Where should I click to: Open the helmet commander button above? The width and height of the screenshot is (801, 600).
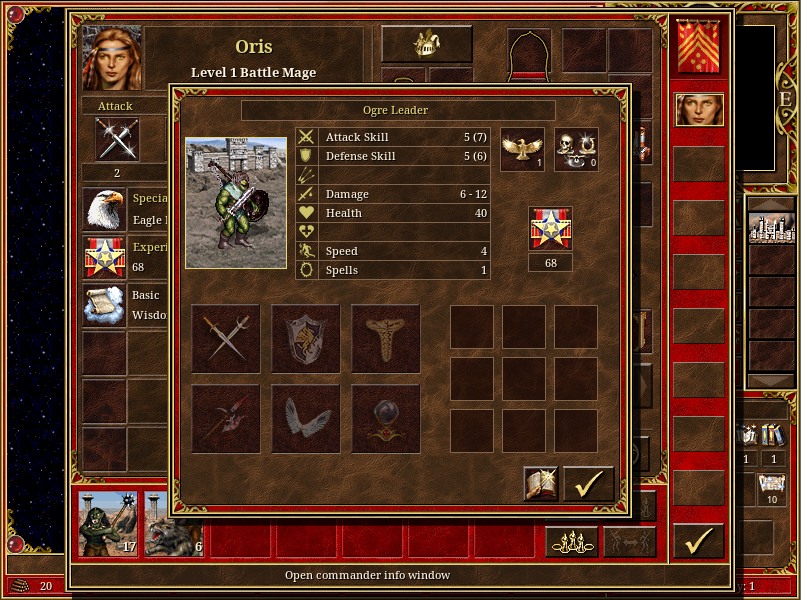[x=427, y=44]
